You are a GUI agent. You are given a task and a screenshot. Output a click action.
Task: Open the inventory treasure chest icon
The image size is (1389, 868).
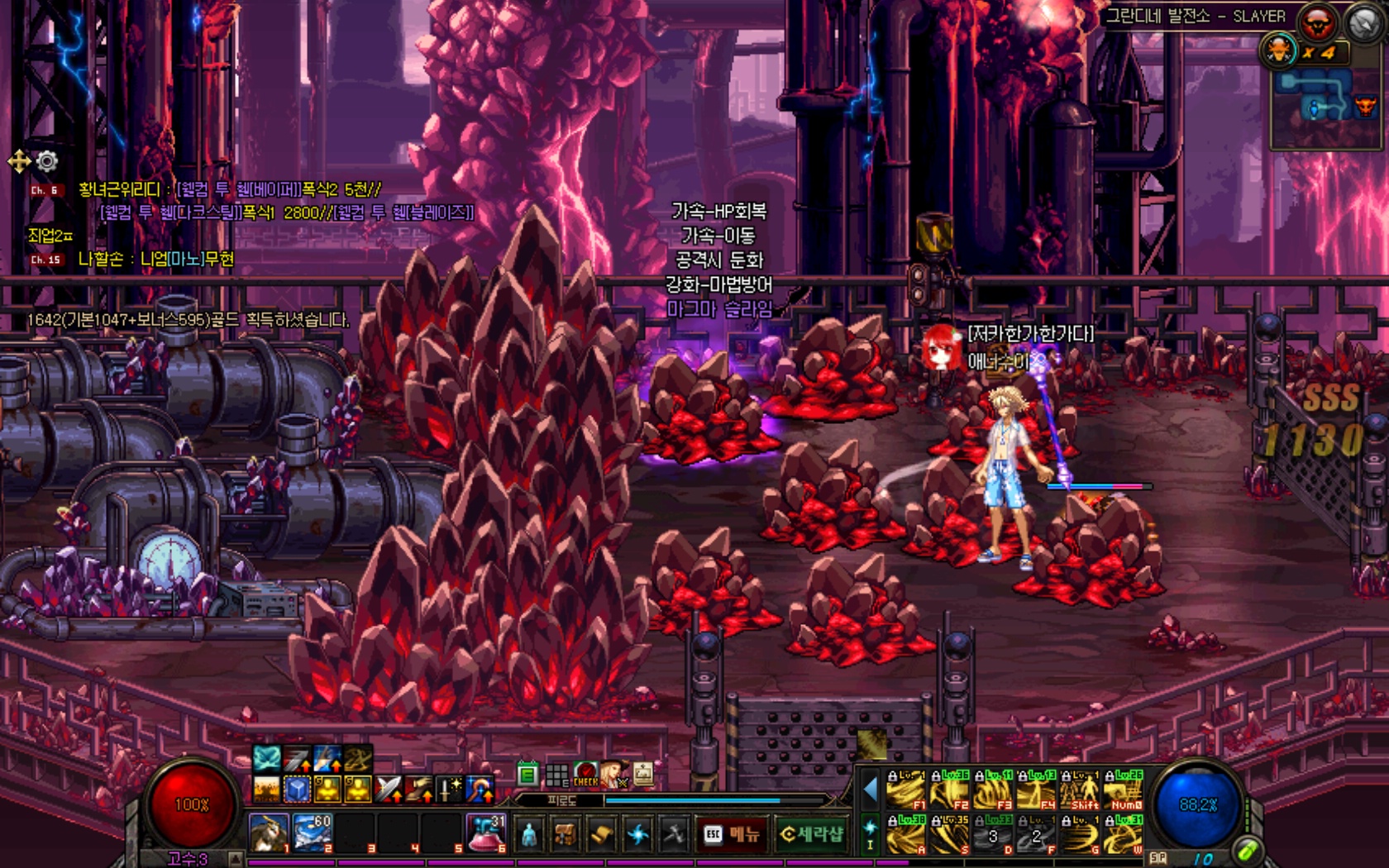566,835
